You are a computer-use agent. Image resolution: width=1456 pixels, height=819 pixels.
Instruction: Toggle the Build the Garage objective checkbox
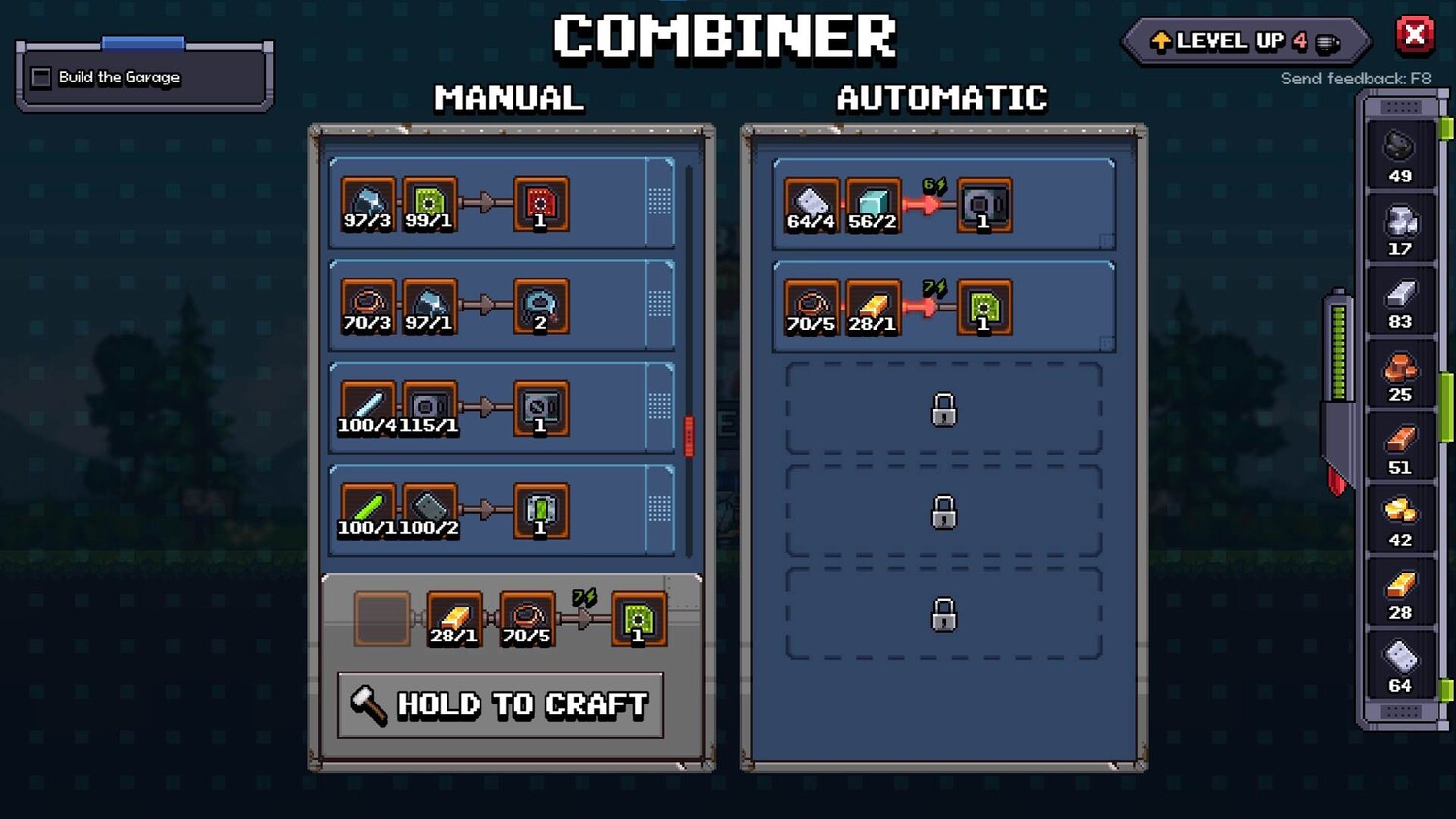[x=41, y=78]
